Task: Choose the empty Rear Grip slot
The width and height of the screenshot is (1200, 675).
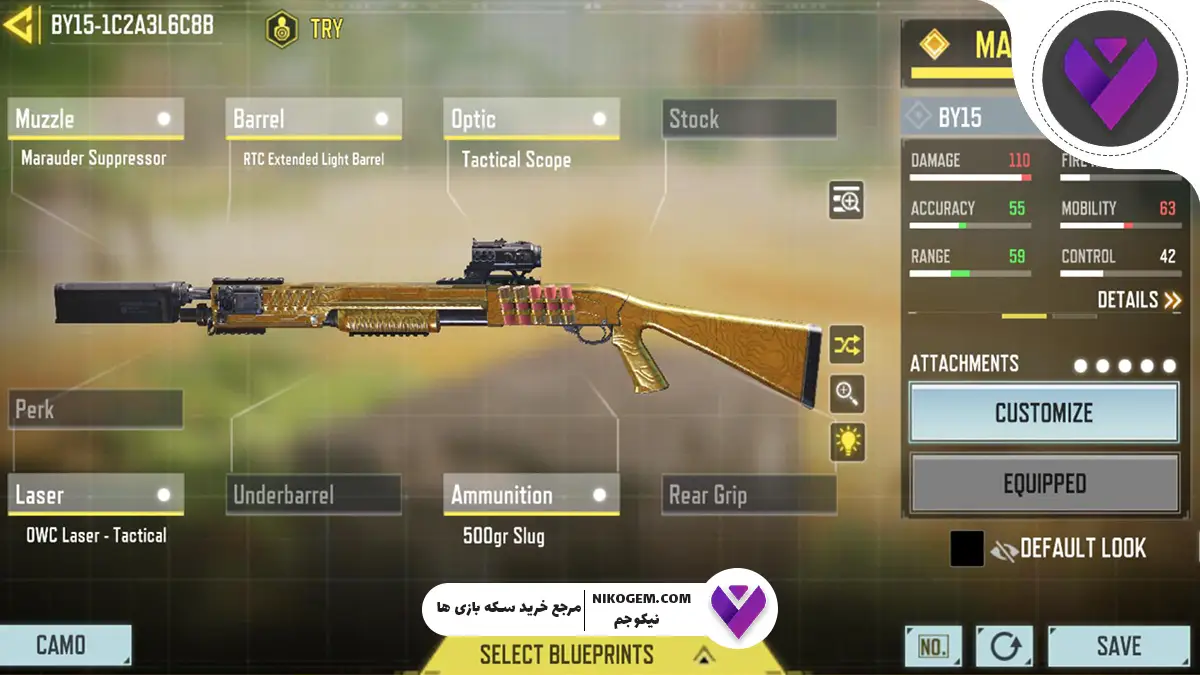Action: (749, 495)
